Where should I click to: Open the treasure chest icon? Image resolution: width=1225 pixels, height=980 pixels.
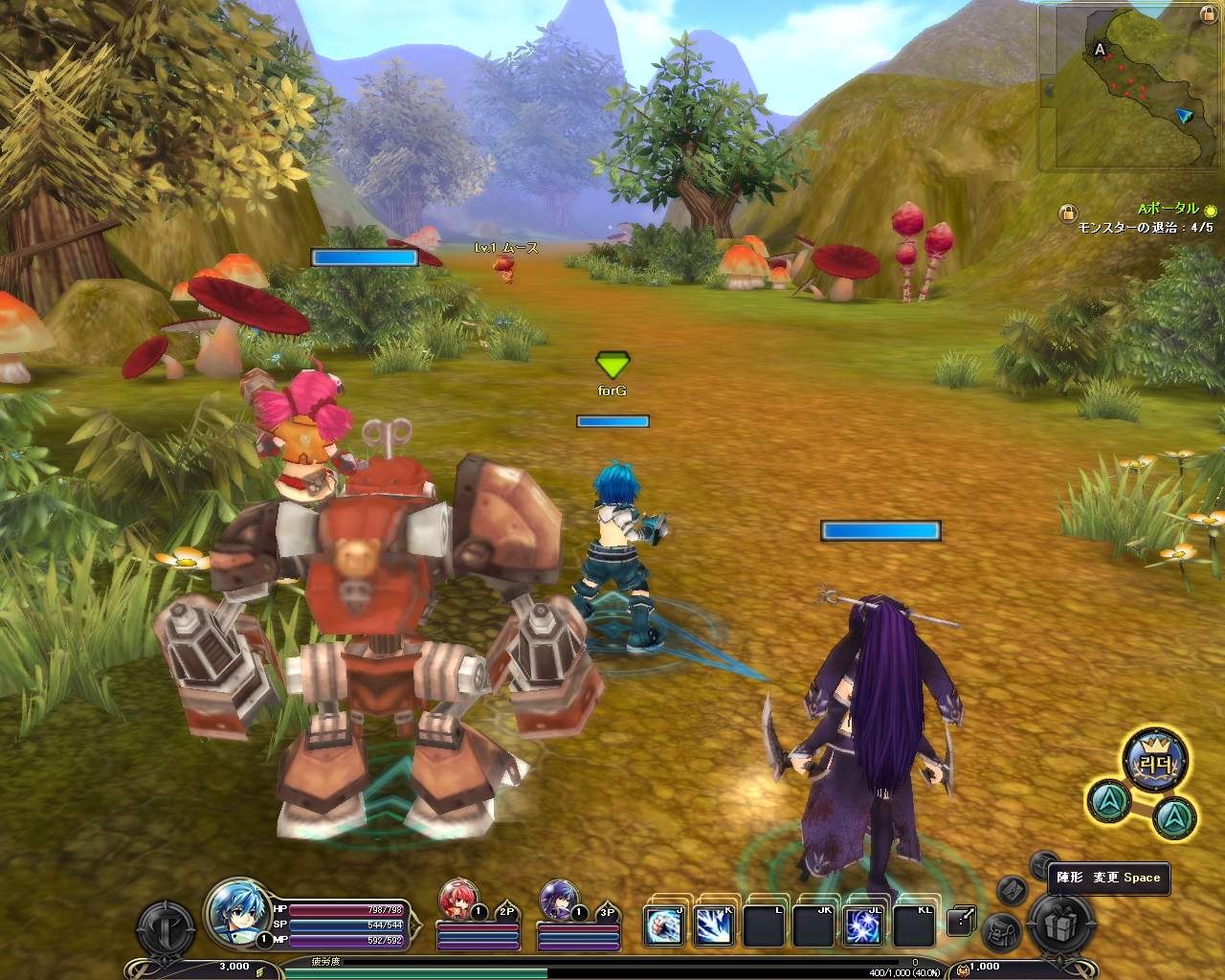pyautogui.click(x=1043, y=864)
